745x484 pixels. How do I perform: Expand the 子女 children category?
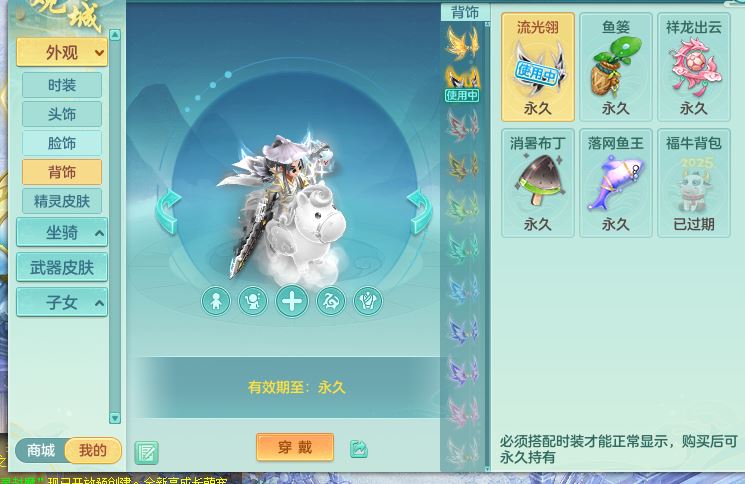[62, 302]
